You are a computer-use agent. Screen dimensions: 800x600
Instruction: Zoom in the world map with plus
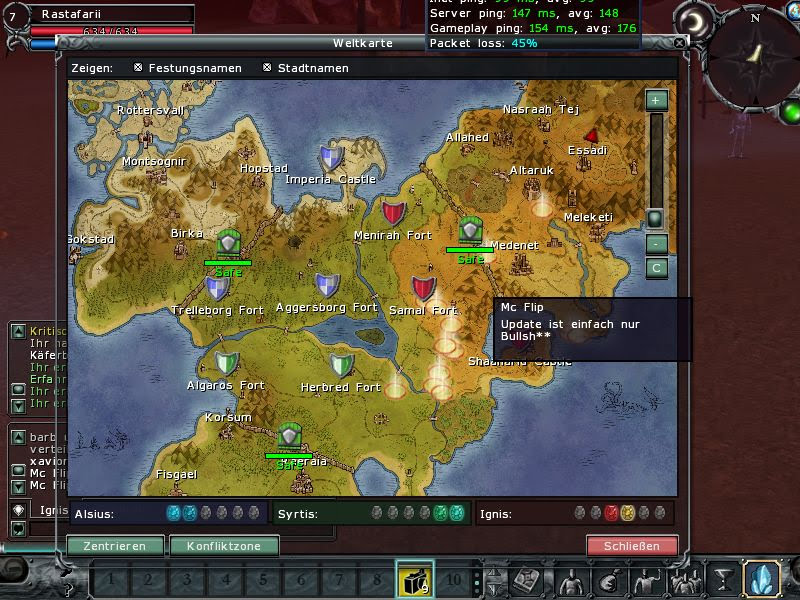point(656,100)
